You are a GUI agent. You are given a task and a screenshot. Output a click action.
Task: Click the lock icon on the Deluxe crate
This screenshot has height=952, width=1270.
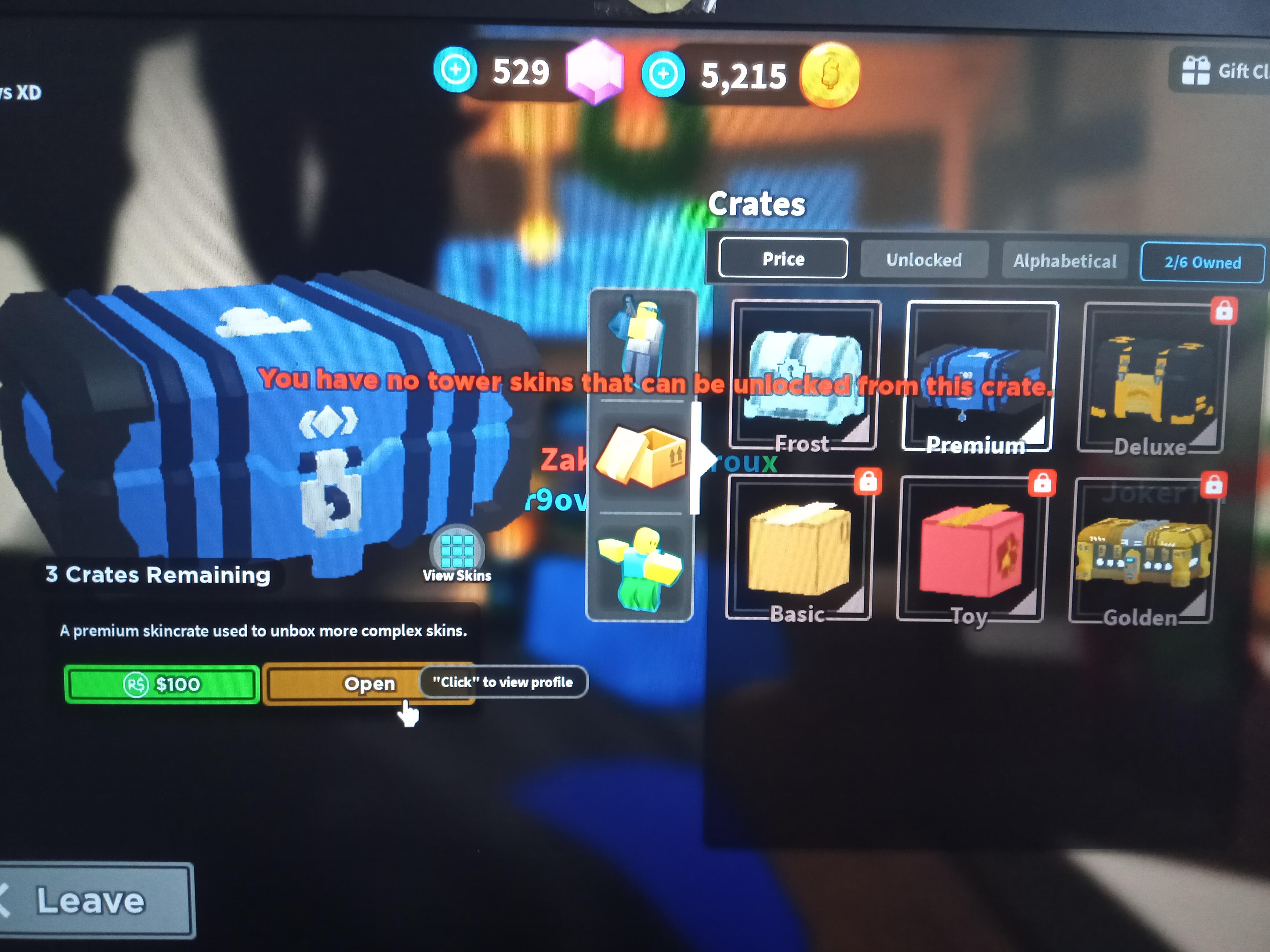click(1225, 310)
